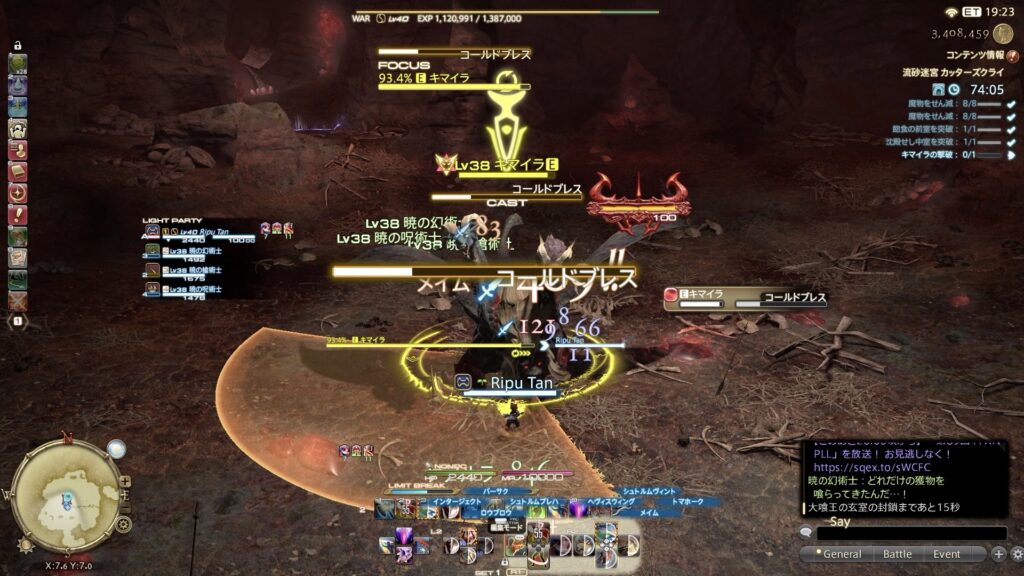The height and width of the screenshot is (576, 1024).
Task: Click the crossed-out bottom sidebar icon
Action: click(x=17, y=300)
